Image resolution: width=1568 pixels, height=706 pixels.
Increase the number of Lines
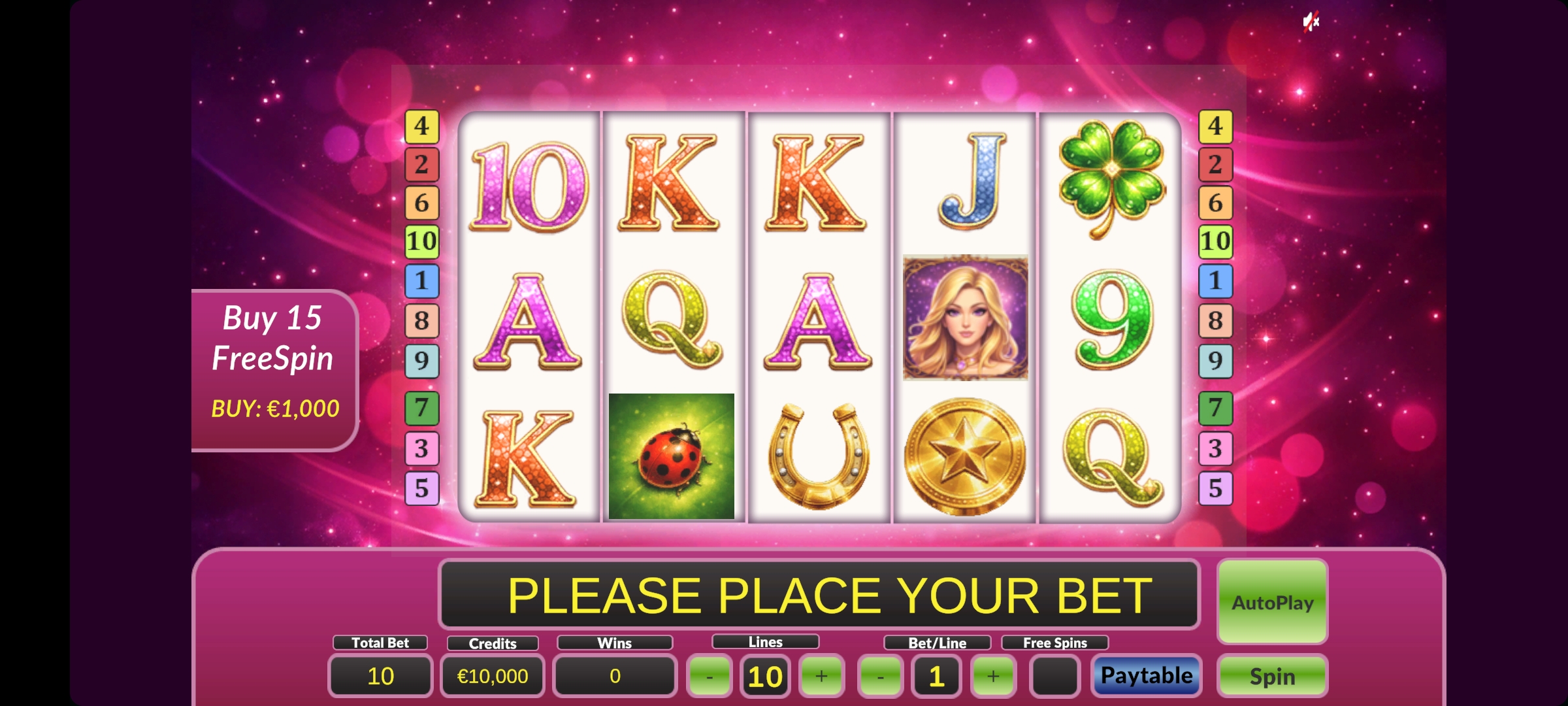(821, 676)
